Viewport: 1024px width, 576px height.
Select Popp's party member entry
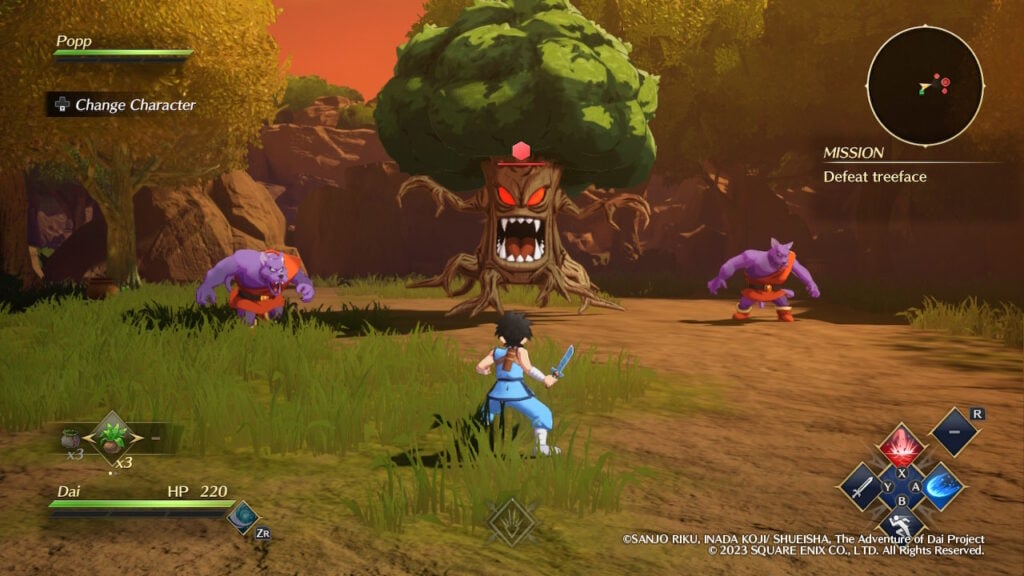(x=122, y=47)
